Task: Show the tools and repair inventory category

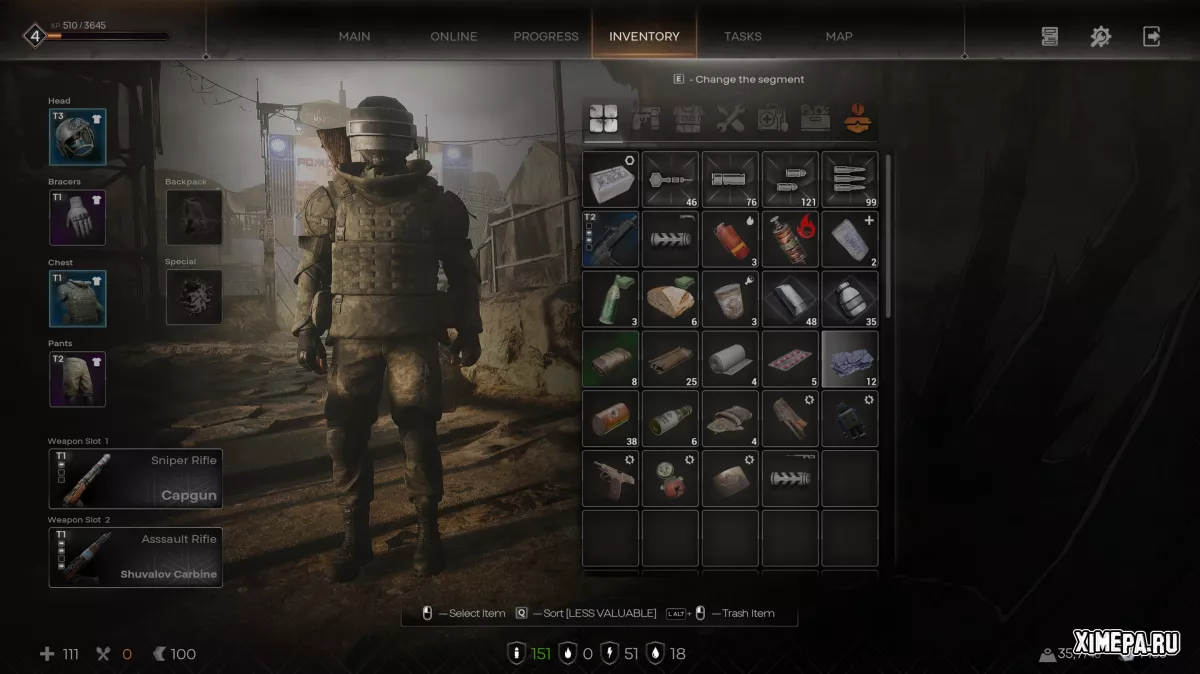Action: click(x=730, y=120)
